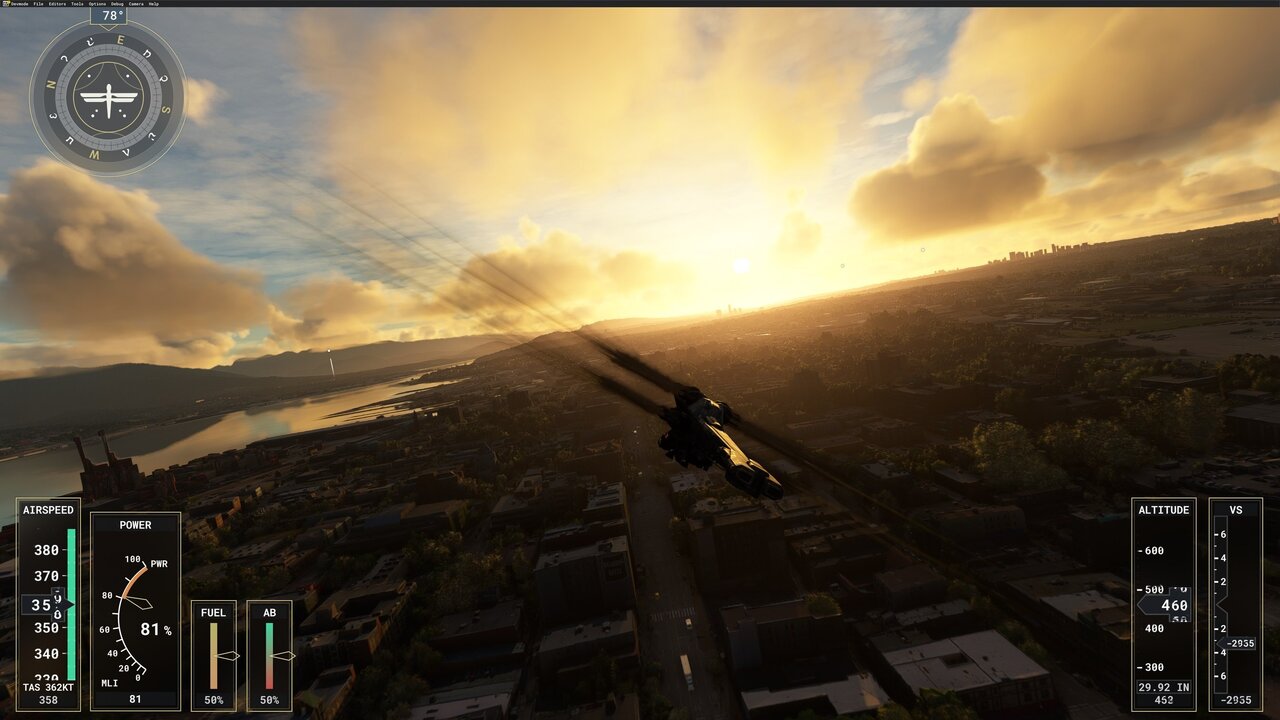1280x720 pixels.
Task: Open the Debug menu
Action: click(117, 4)
